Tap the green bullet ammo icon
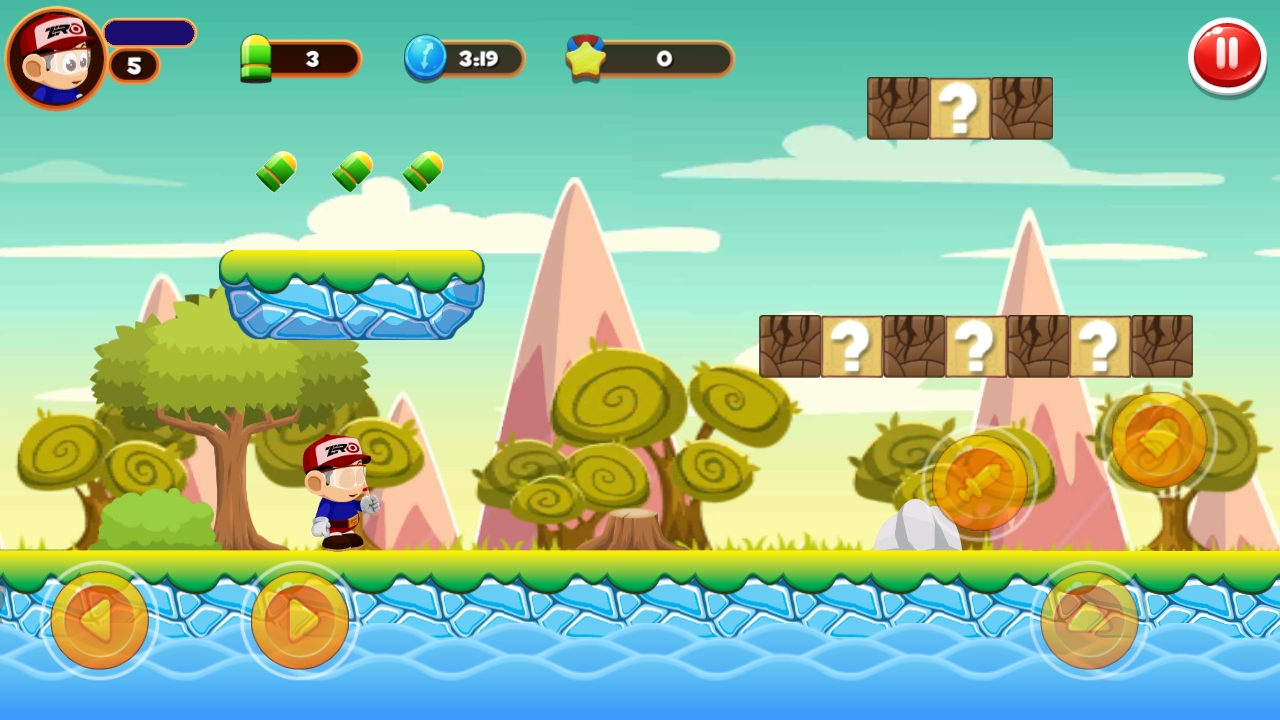Screen dimensions: 1280x720 pos(256,57)
